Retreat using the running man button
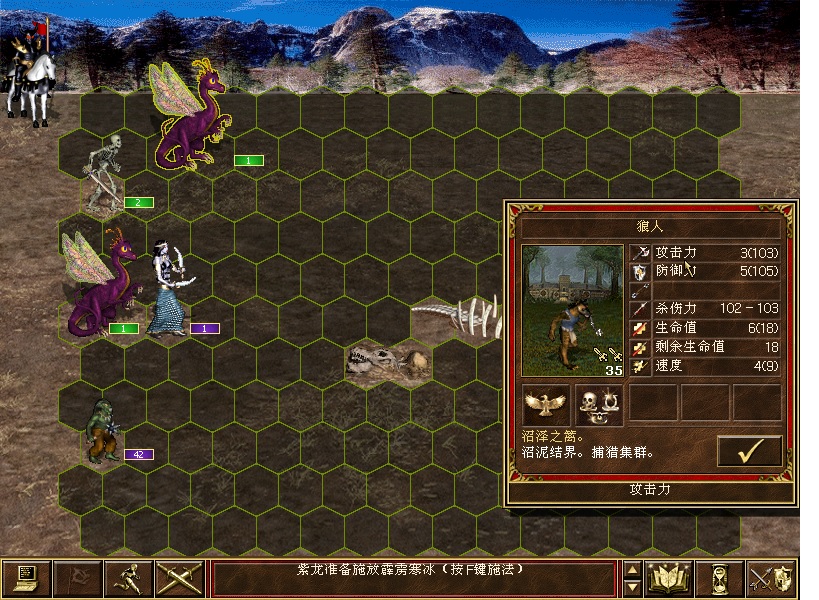Viewport: 819px width, 600px height. click(x=129, y=578)
